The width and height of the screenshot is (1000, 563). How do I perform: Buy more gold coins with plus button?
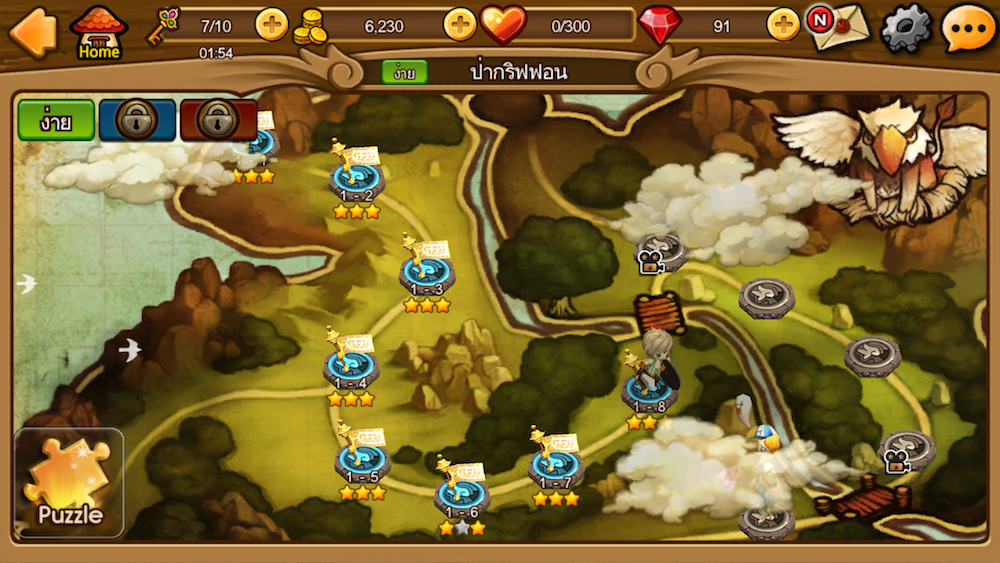(459, 24)
